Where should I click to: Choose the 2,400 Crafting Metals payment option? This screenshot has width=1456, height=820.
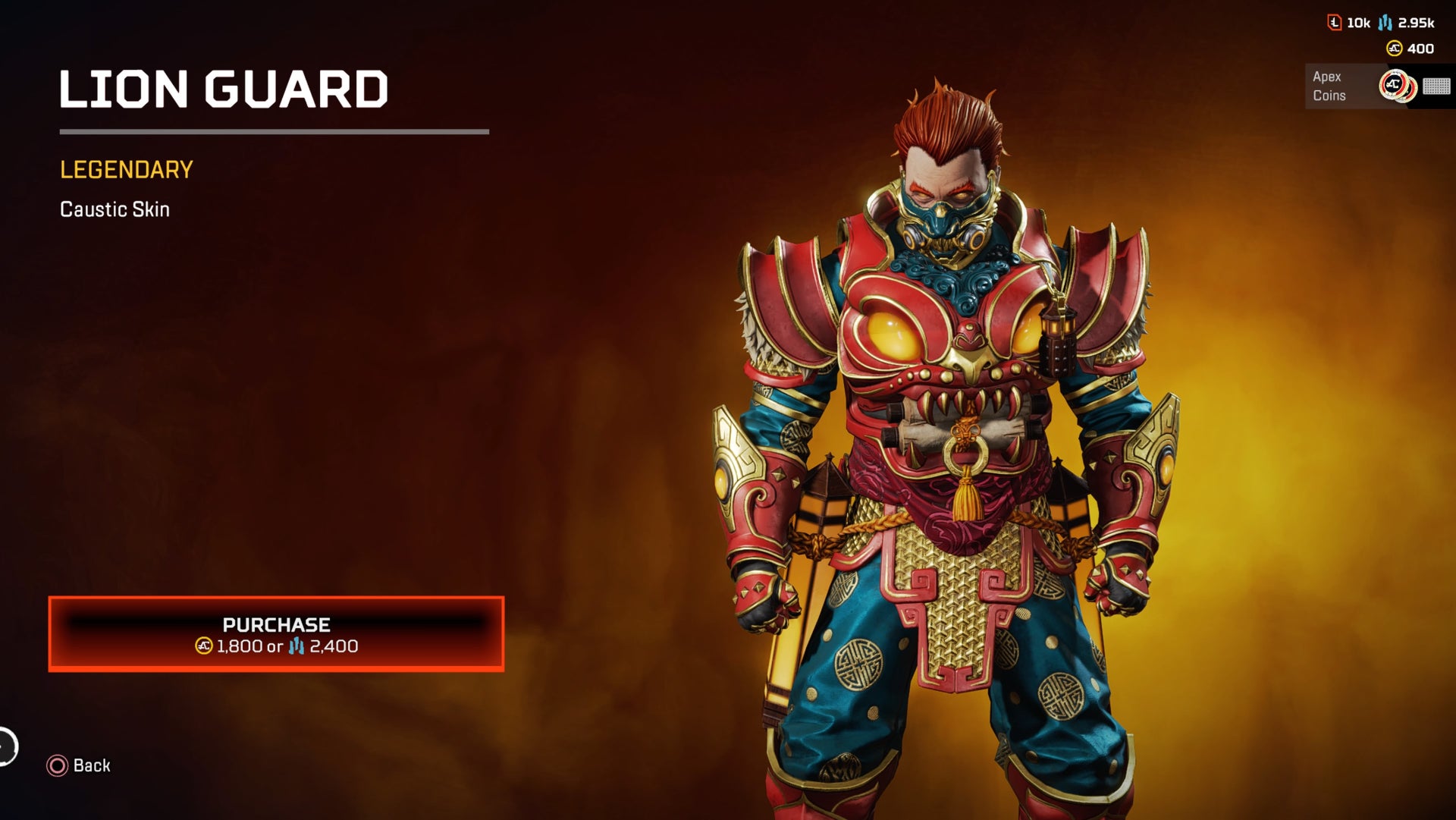tap(334, 645)
